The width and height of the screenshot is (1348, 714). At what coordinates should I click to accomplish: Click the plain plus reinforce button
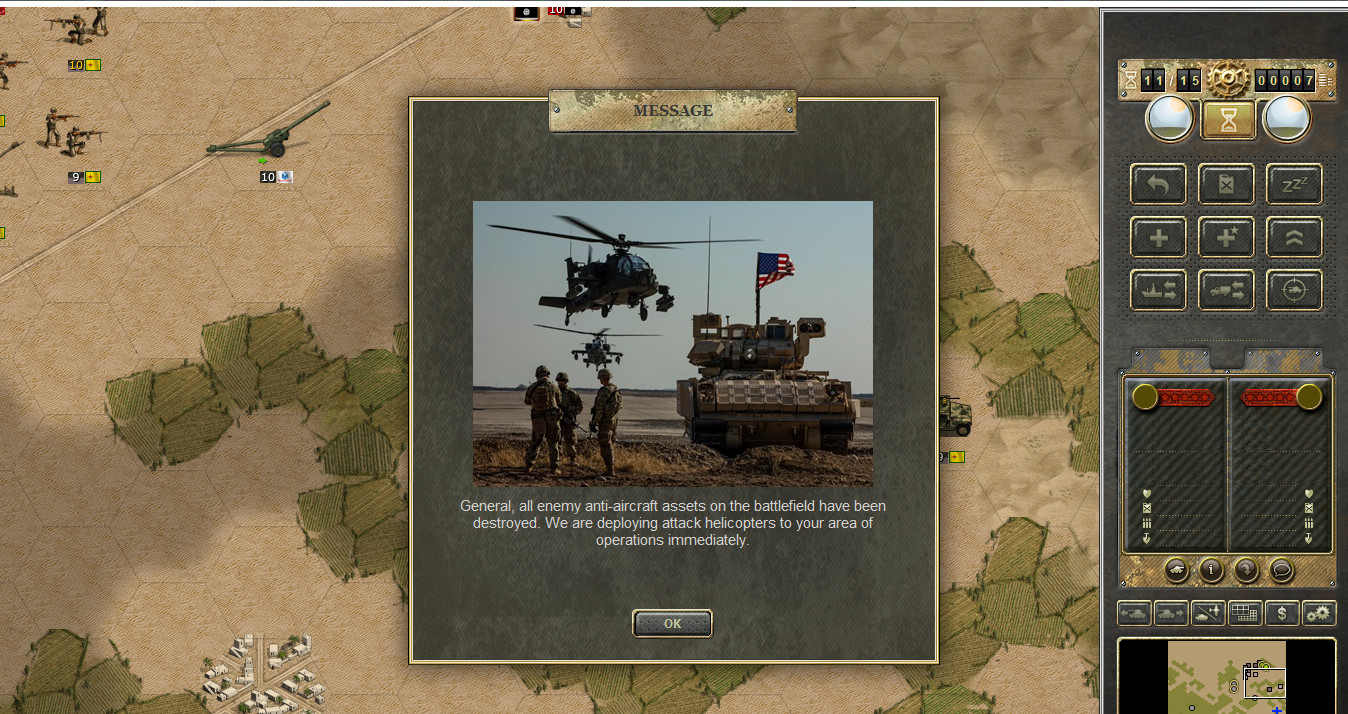point(1158,237)
